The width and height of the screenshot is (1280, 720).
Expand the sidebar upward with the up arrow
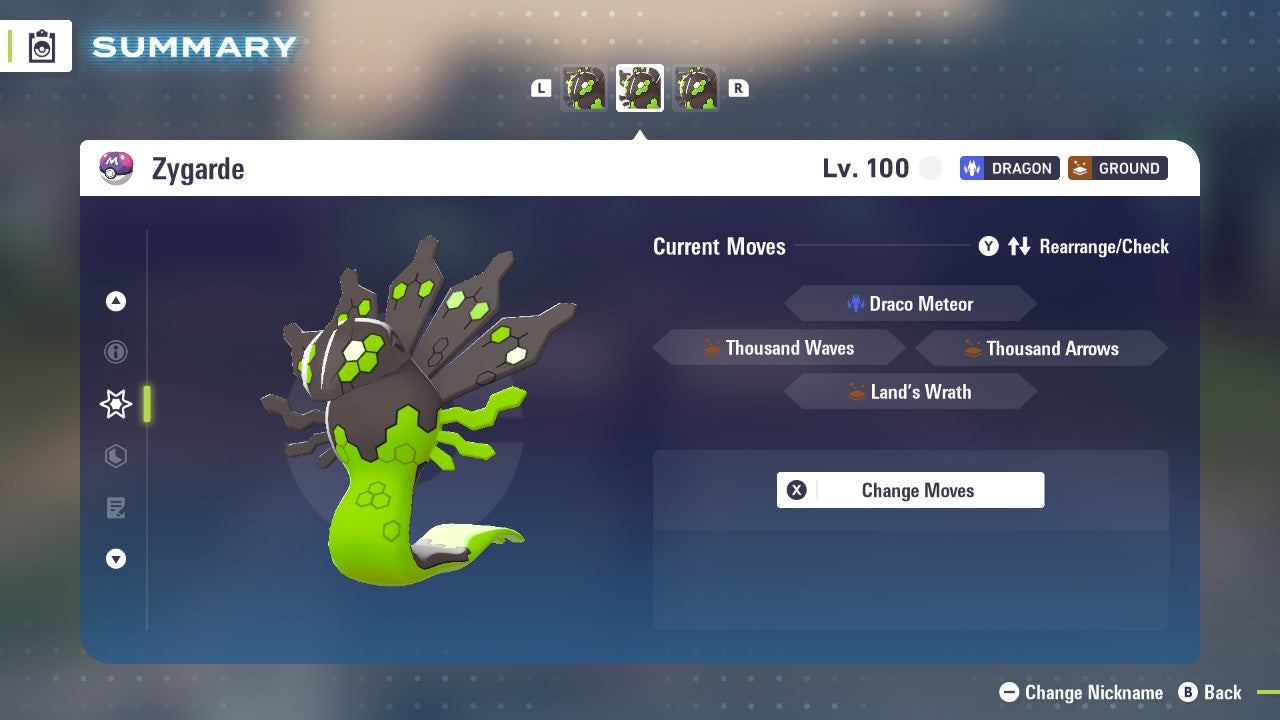click(115, 300)
